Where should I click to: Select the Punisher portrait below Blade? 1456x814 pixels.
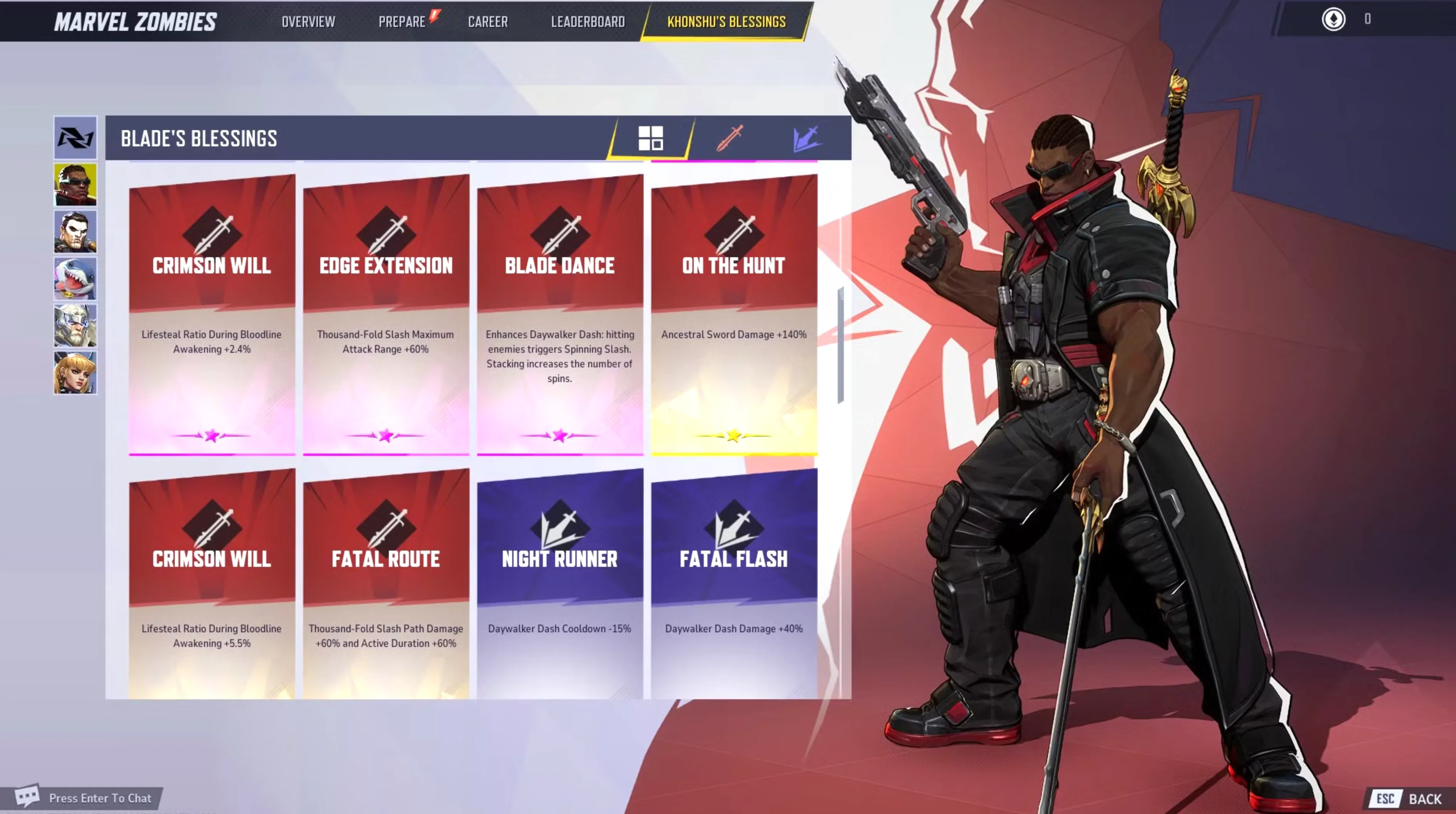(x=75, y=231)
